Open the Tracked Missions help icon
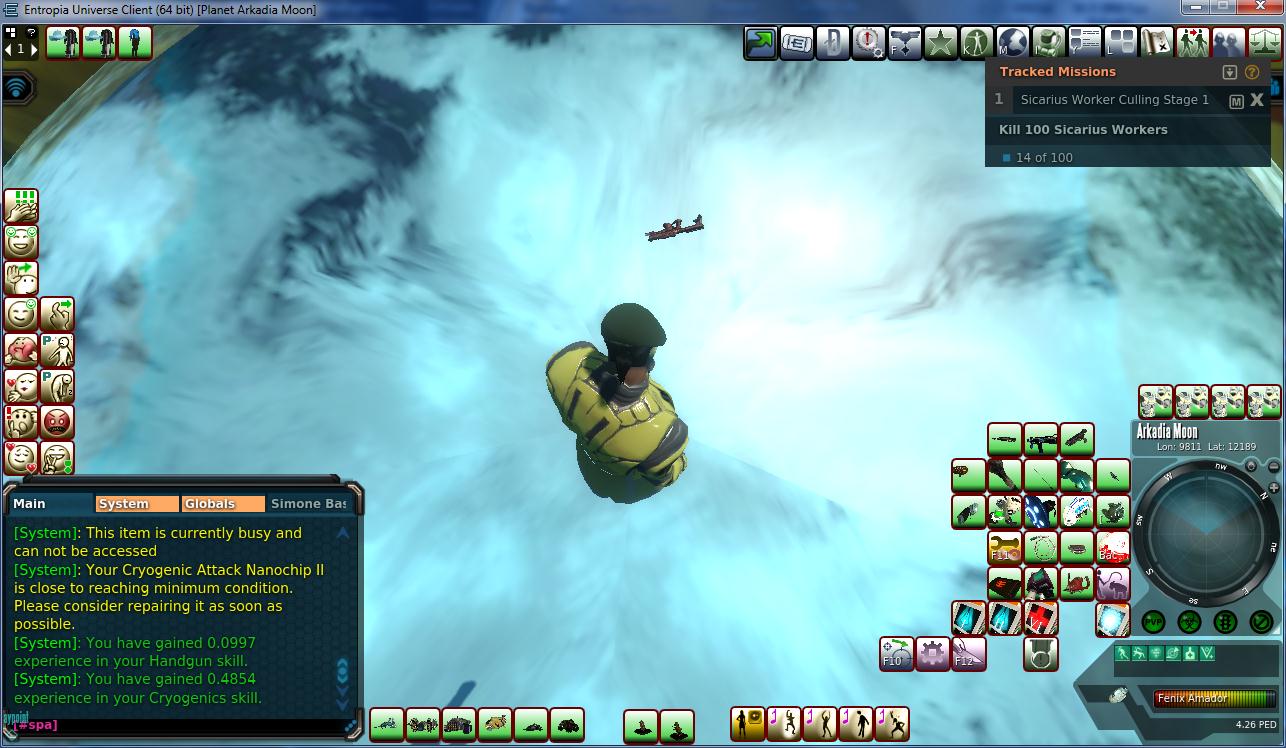1286x748 pixels. [x=1252, y=72]
